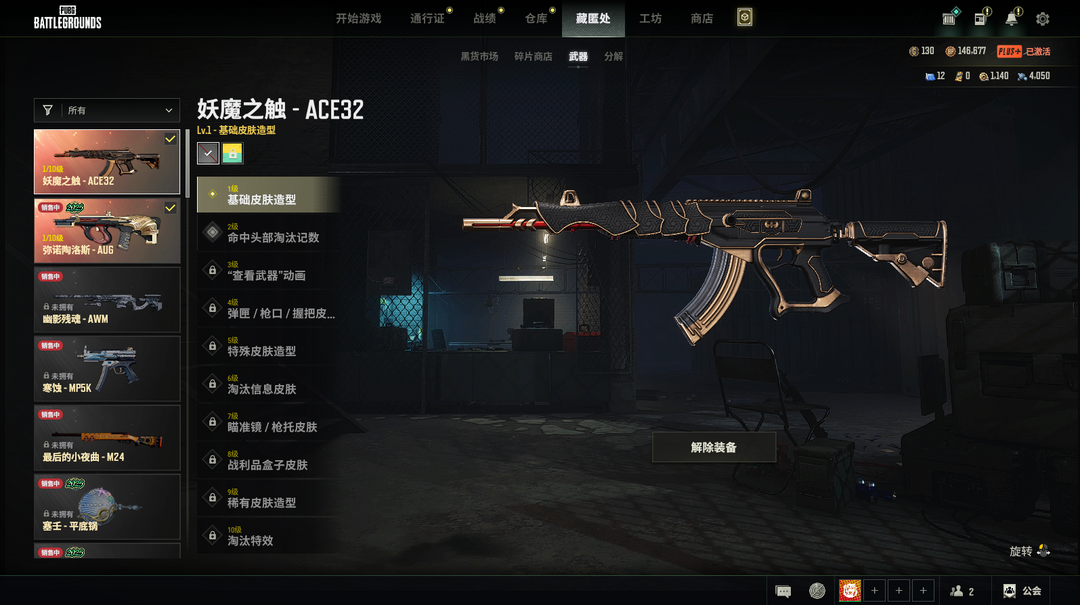Open the settings gear icon
Image resolution: width=1080 pixels, height=605 pixels.
(x=1043, y=18)
